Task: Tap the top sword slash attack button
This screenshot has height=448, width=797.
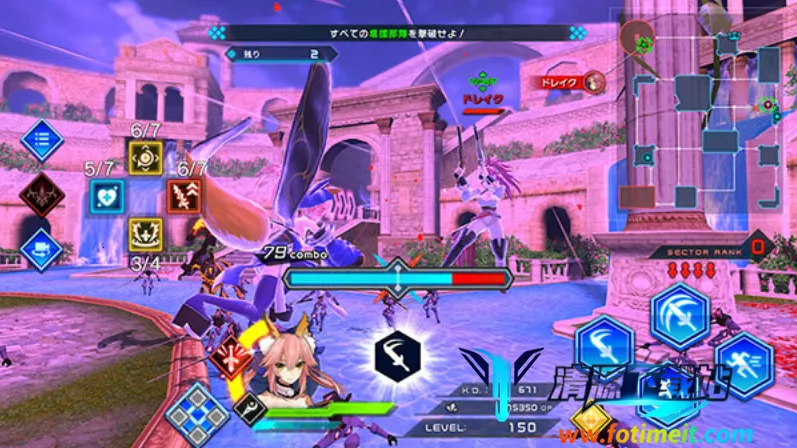Action: 680,316
